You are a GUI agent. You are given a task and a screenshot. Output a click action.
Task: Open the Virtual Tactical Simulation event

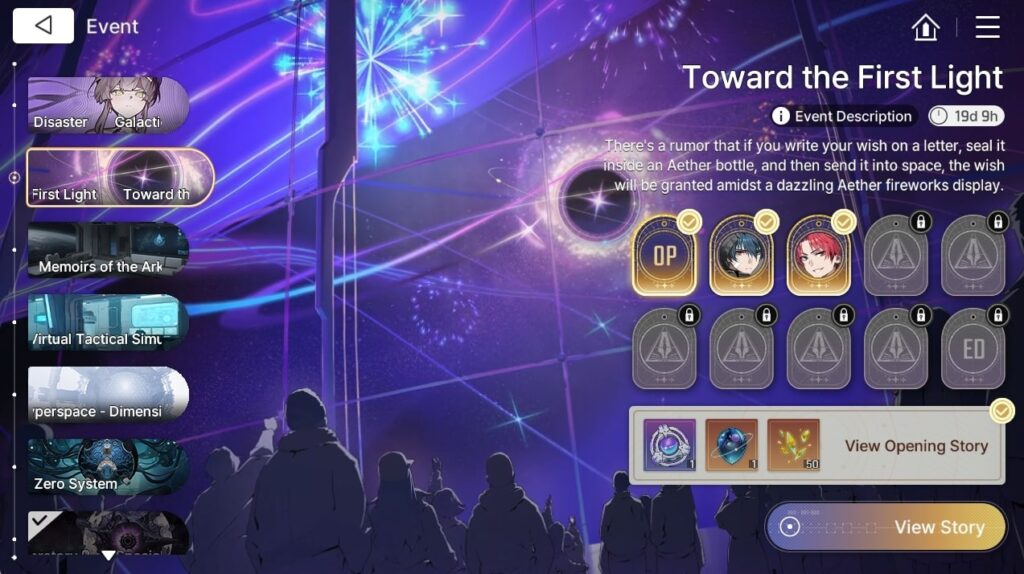click(108, 321)
